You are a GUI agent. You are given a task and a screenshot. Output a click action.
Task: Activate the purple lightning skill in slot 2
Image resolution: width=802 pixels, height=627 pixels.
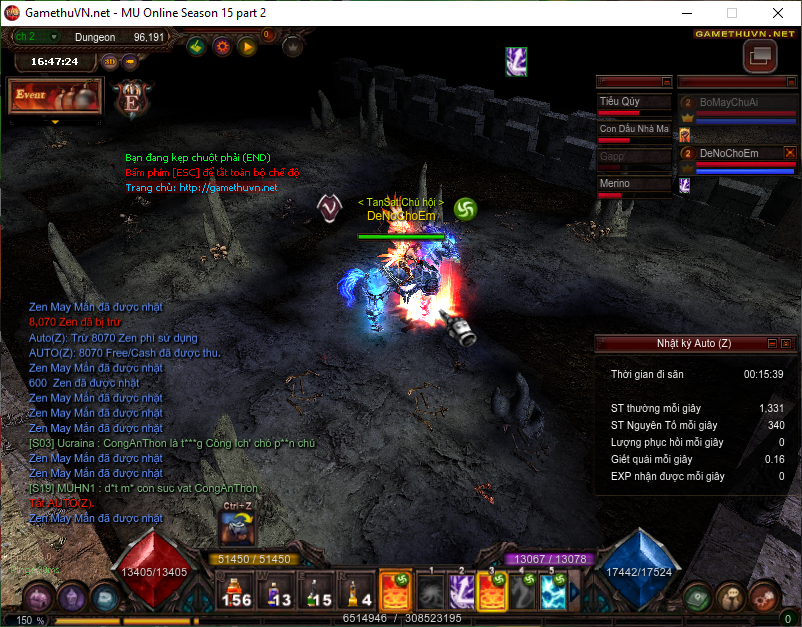[461, 589]
